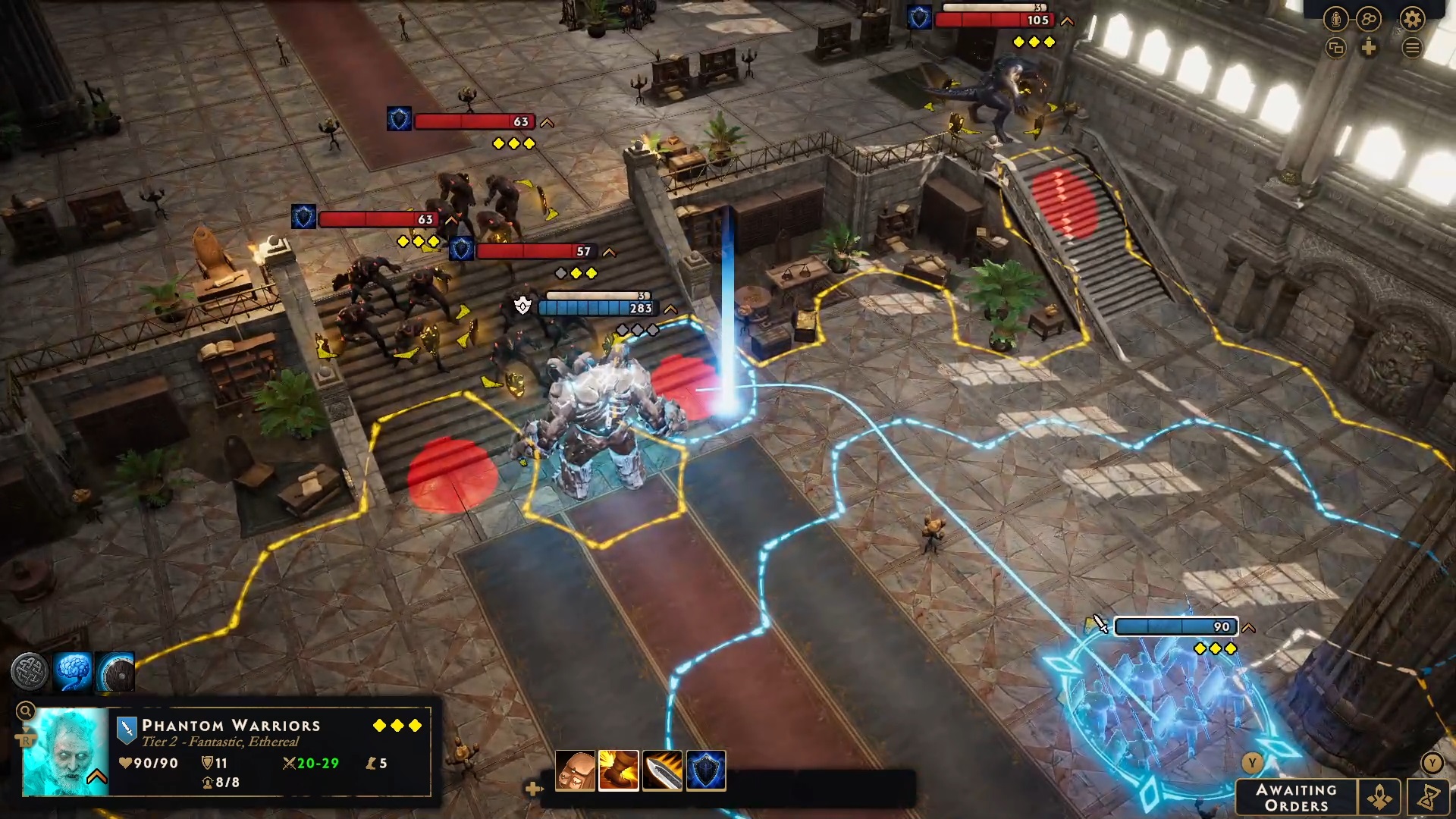
Task: Open the three-line menu button
Action: (1412, 49)
